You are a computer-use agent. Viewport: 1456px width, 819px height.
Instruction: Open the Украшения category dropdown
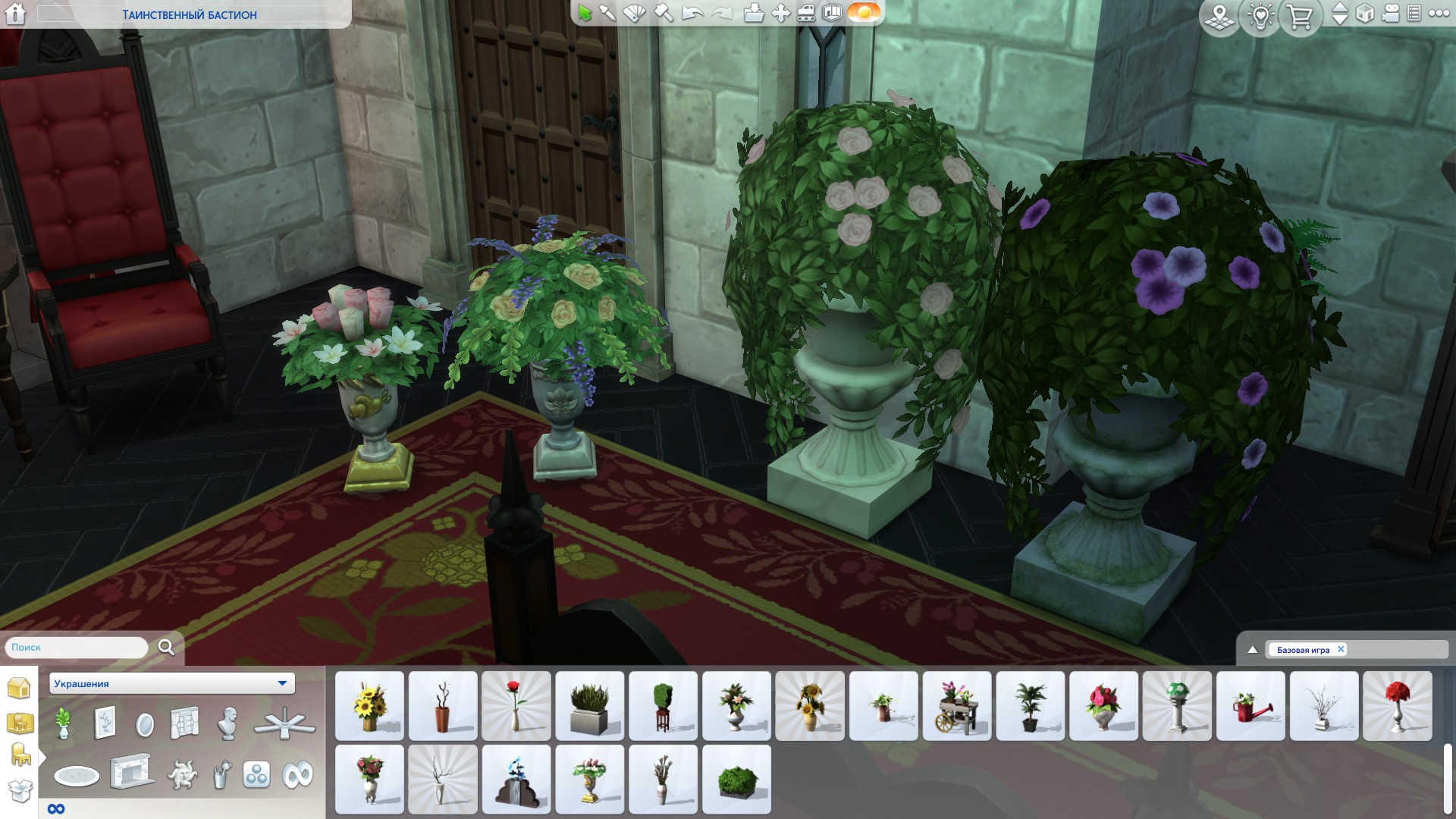click(282, 683)
